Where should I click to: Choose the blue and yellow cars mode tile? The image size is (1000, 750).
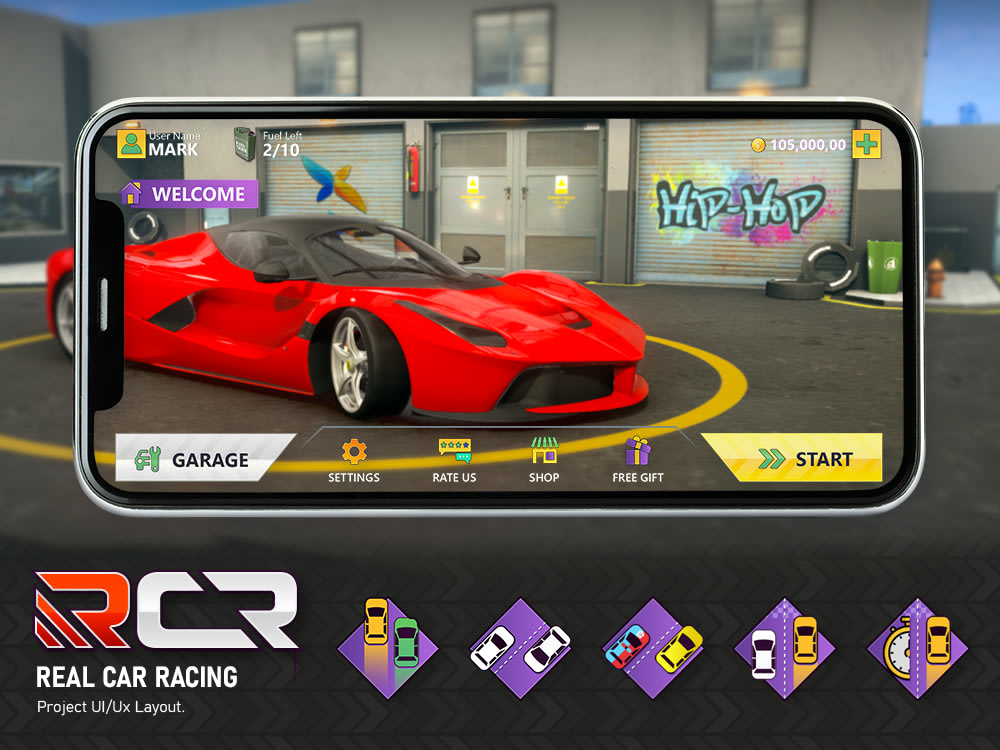point(652,647)
